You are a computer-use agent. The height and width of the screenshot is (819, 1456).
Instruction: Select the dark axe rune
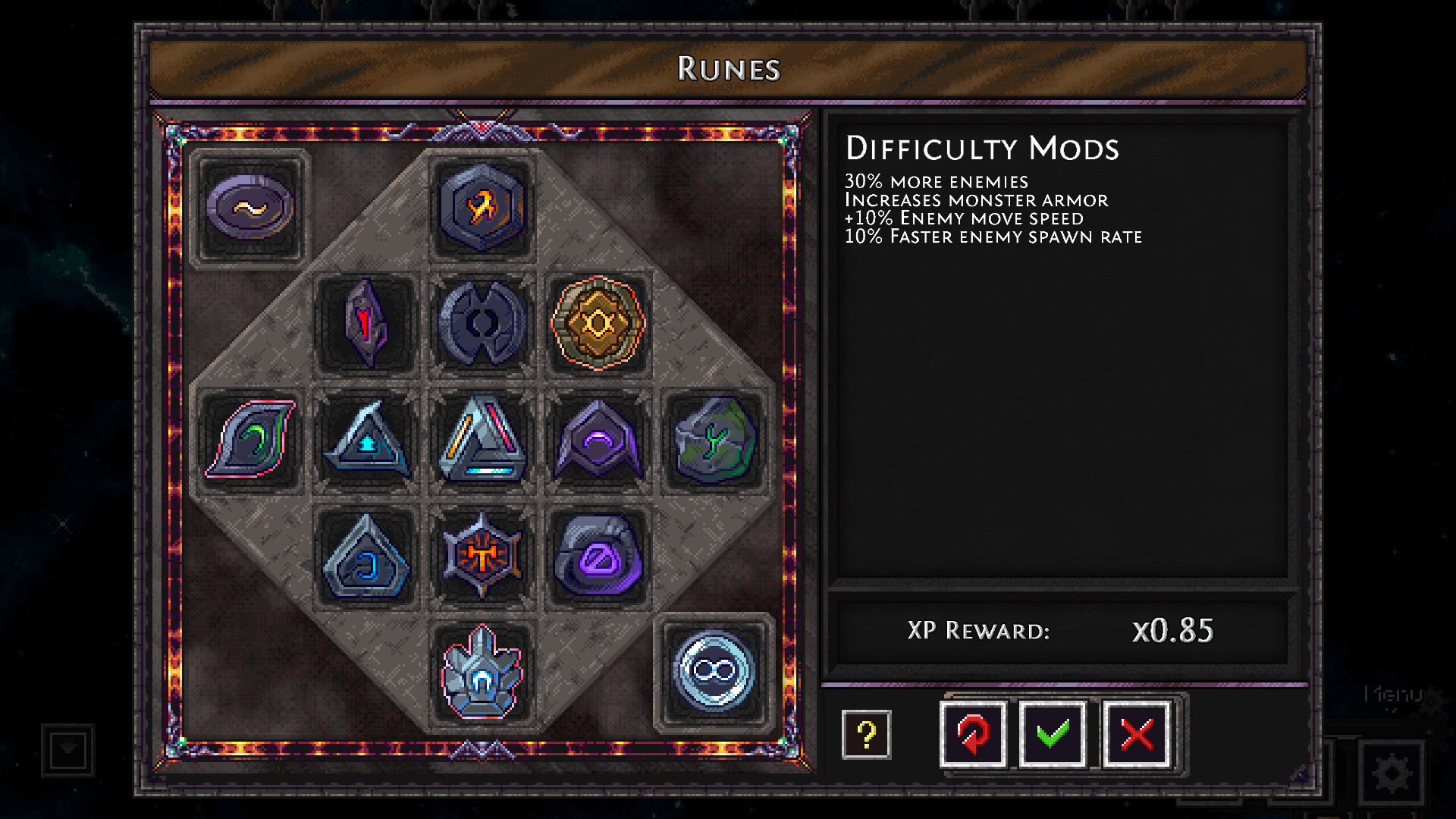point(482,325)
